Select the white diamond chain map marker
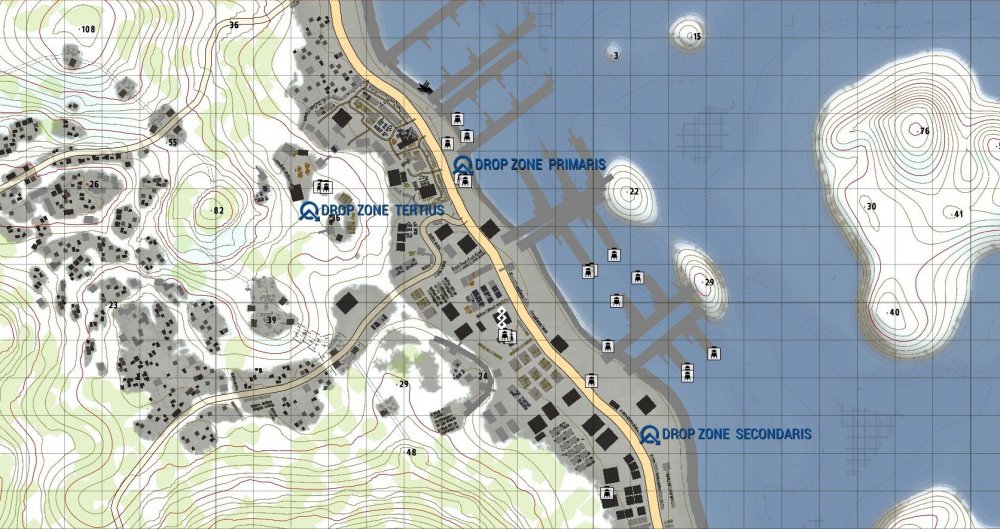 point(503,318)
